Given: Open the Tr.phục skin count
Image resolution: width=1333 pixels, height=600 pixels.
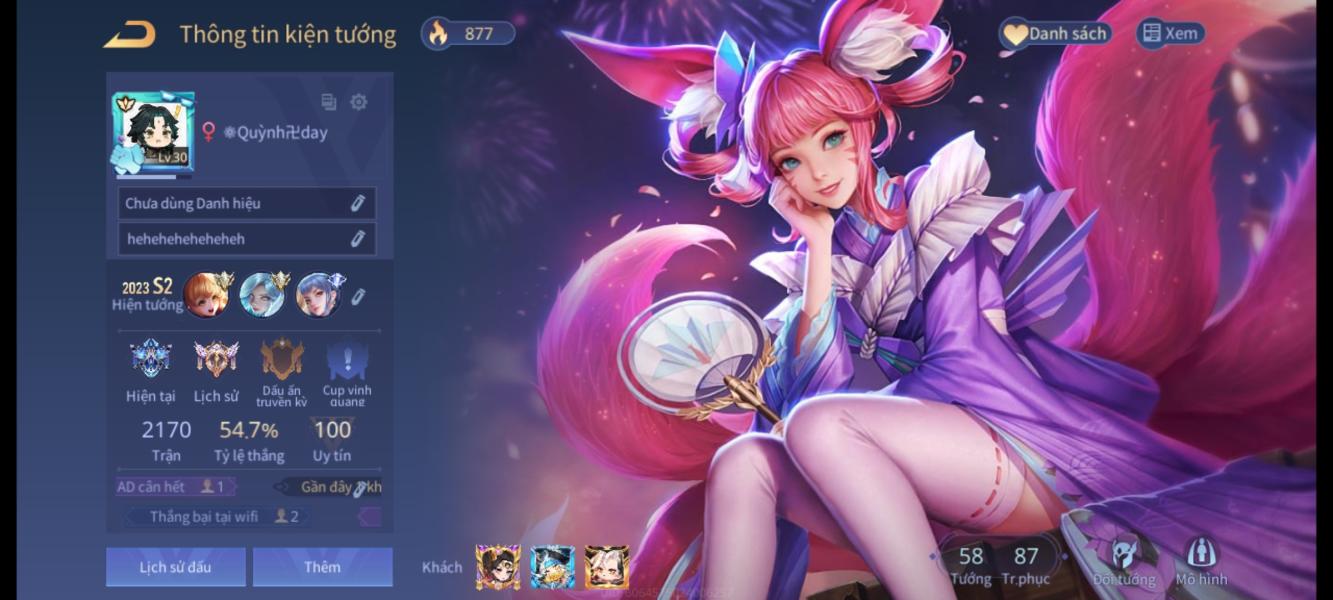Looking at the screenshot, I should (x=1026, y=564).
